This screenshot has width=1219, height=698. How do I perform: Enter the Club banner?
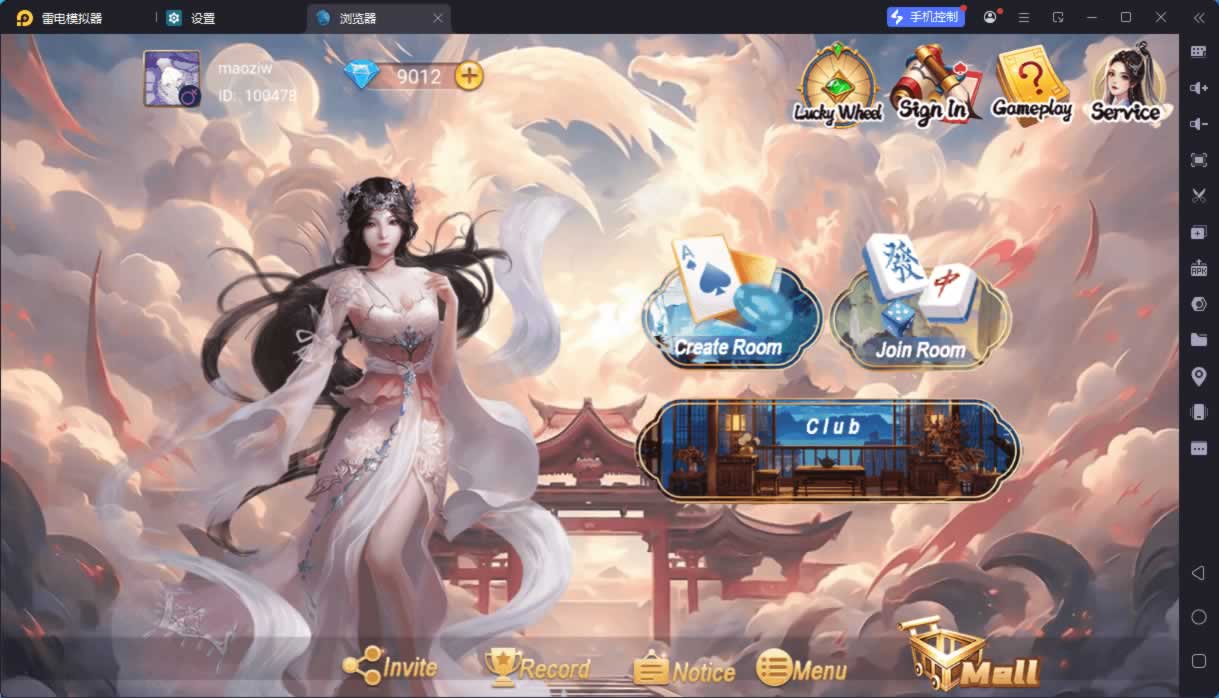click(x=827, y=449)
